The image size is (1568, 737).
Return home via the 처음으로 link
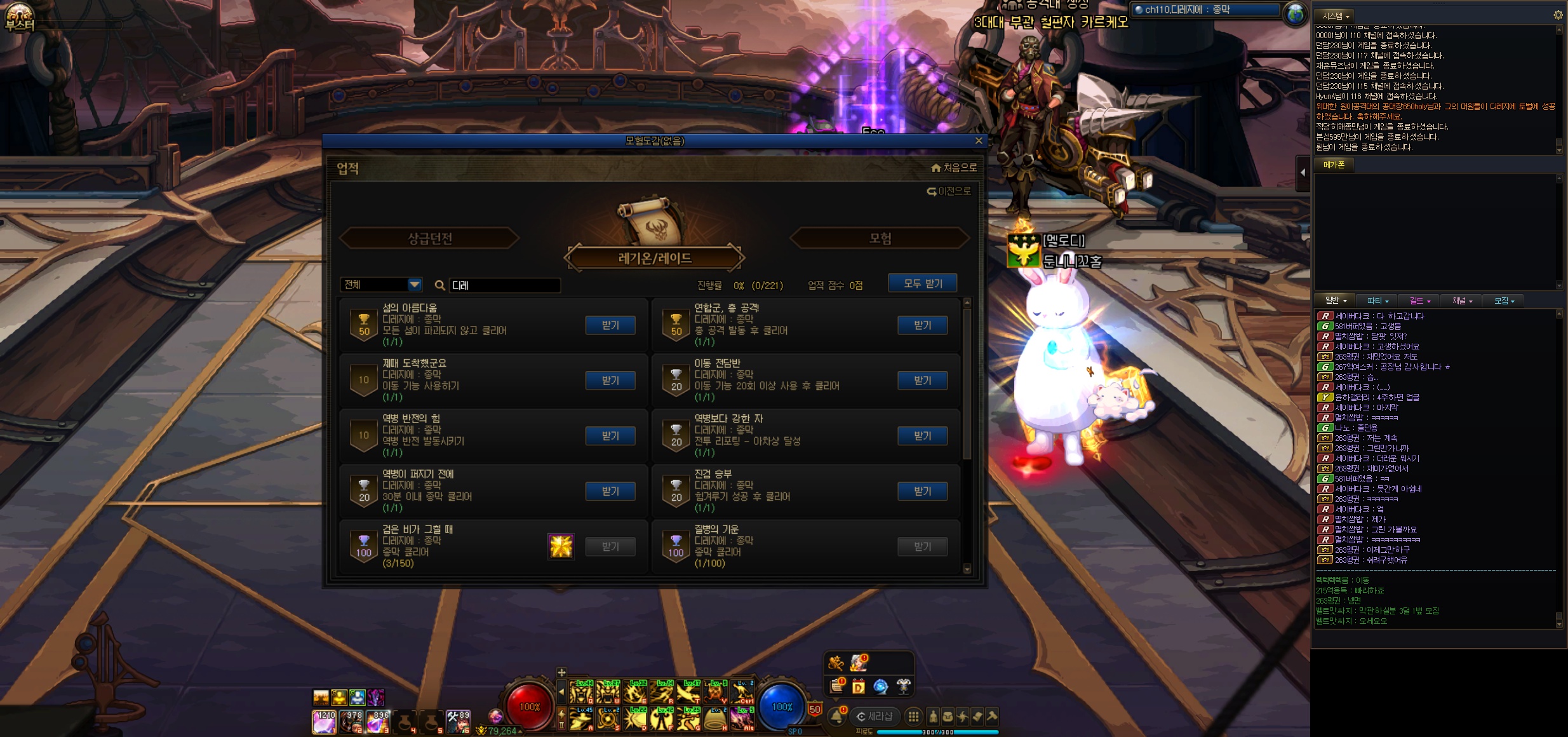point(954,168)
